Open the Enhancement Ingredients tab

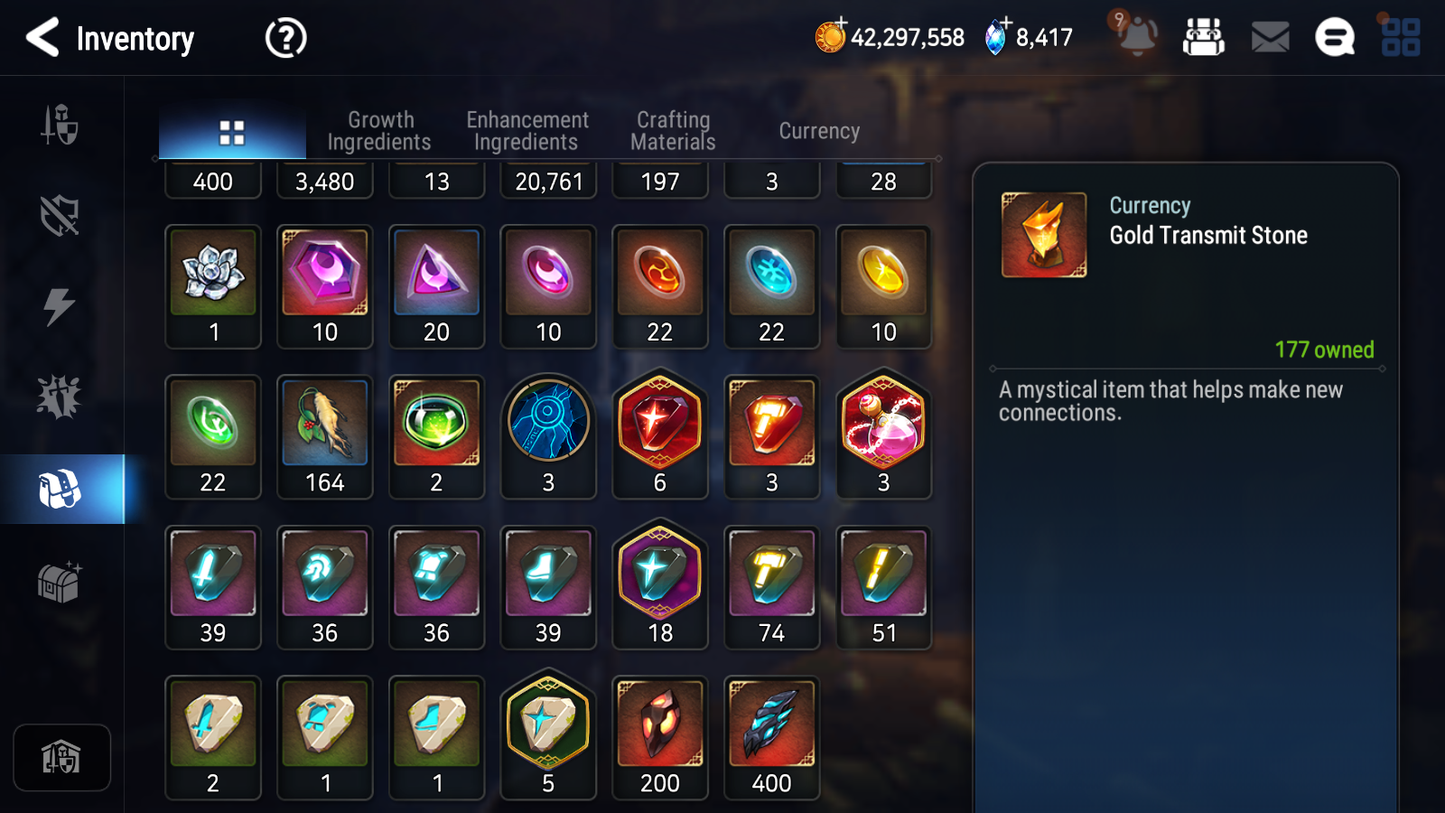(x=527, y=130)
